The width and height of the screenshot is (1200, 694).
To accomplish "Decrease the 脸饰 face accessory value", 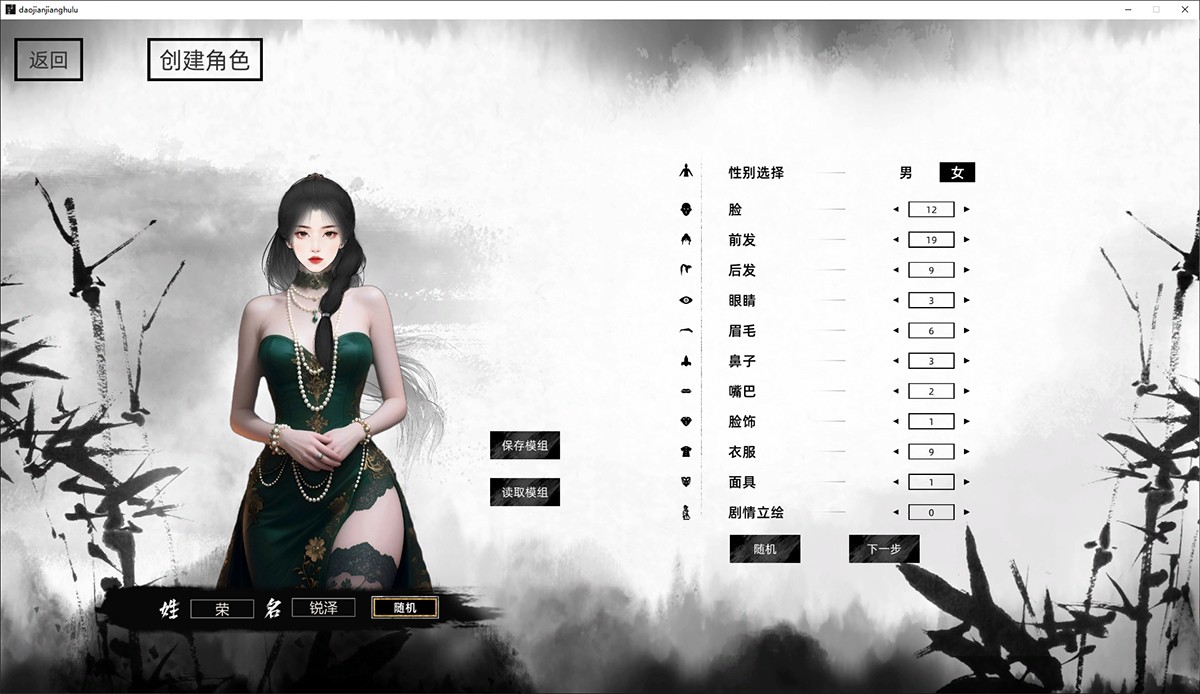I will point(896,421).
